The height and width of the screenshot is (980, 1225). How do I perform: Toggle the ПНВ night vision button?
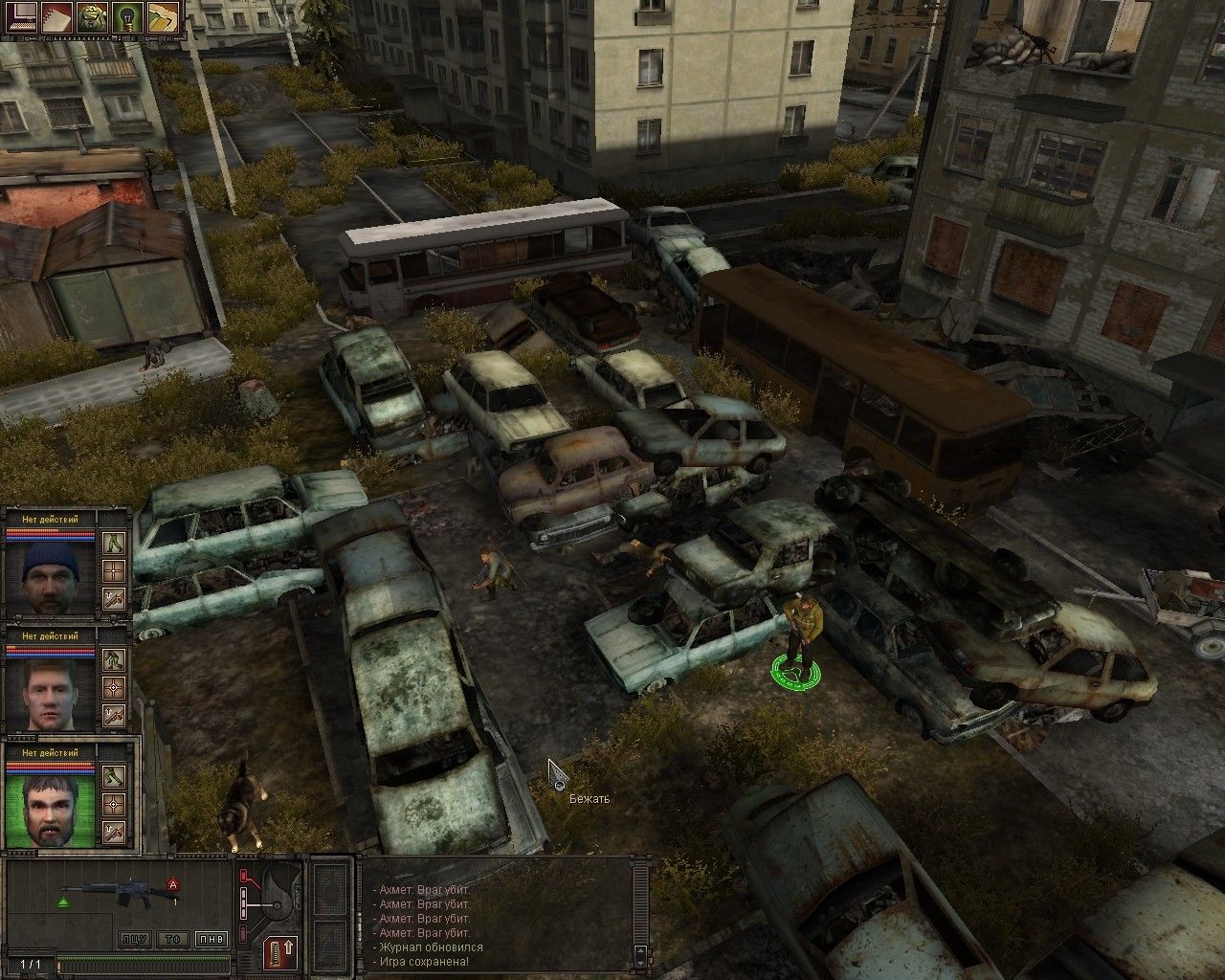(x=211, y=939)
